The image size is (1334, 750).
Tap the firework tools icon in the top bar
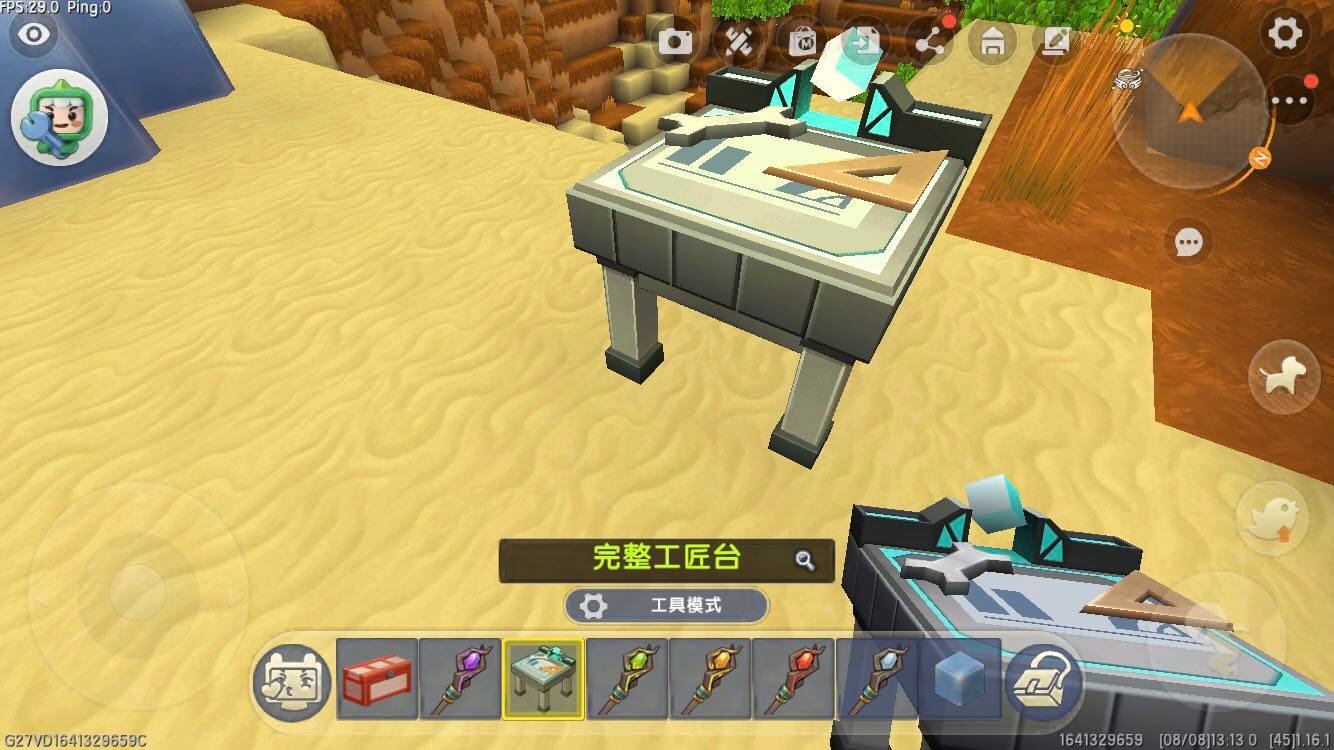741,41
